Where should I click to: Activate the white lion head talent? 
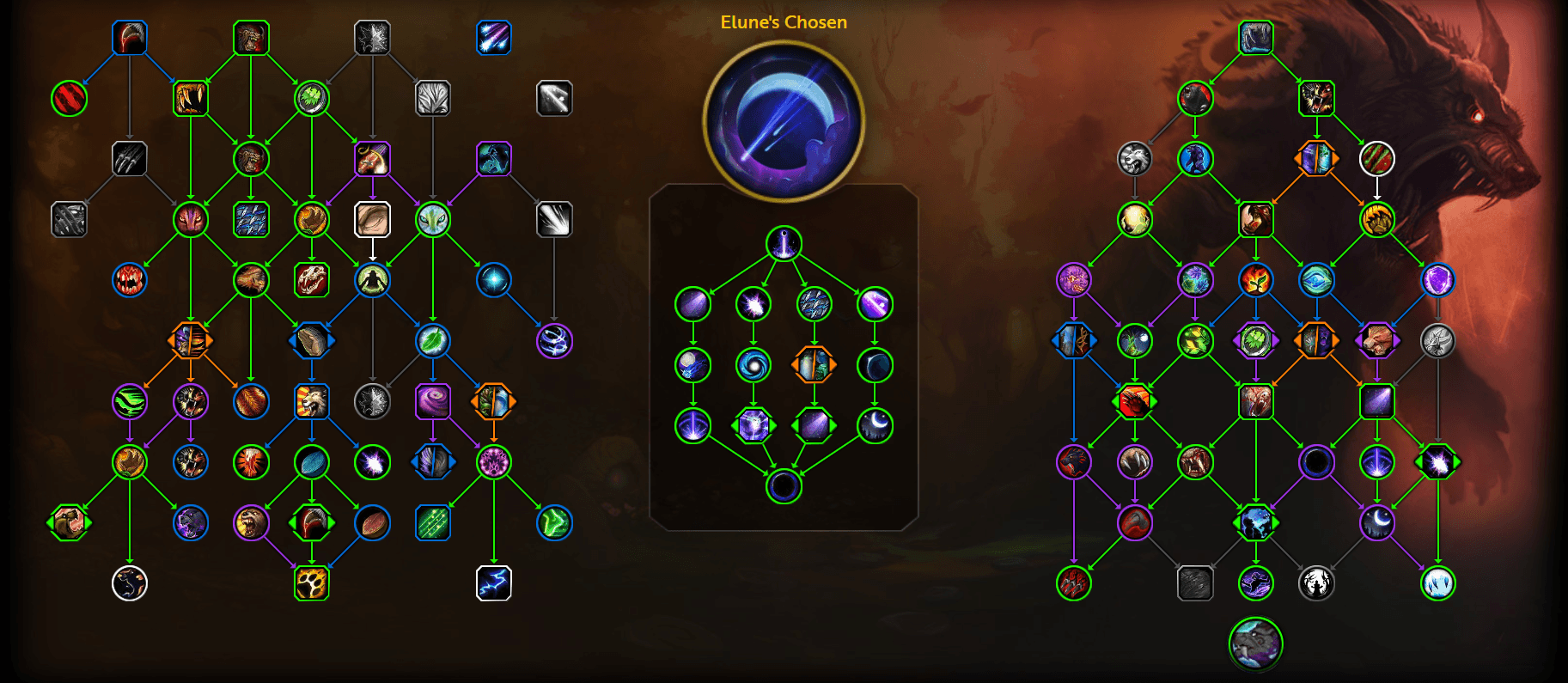[x=1134, y=159]
